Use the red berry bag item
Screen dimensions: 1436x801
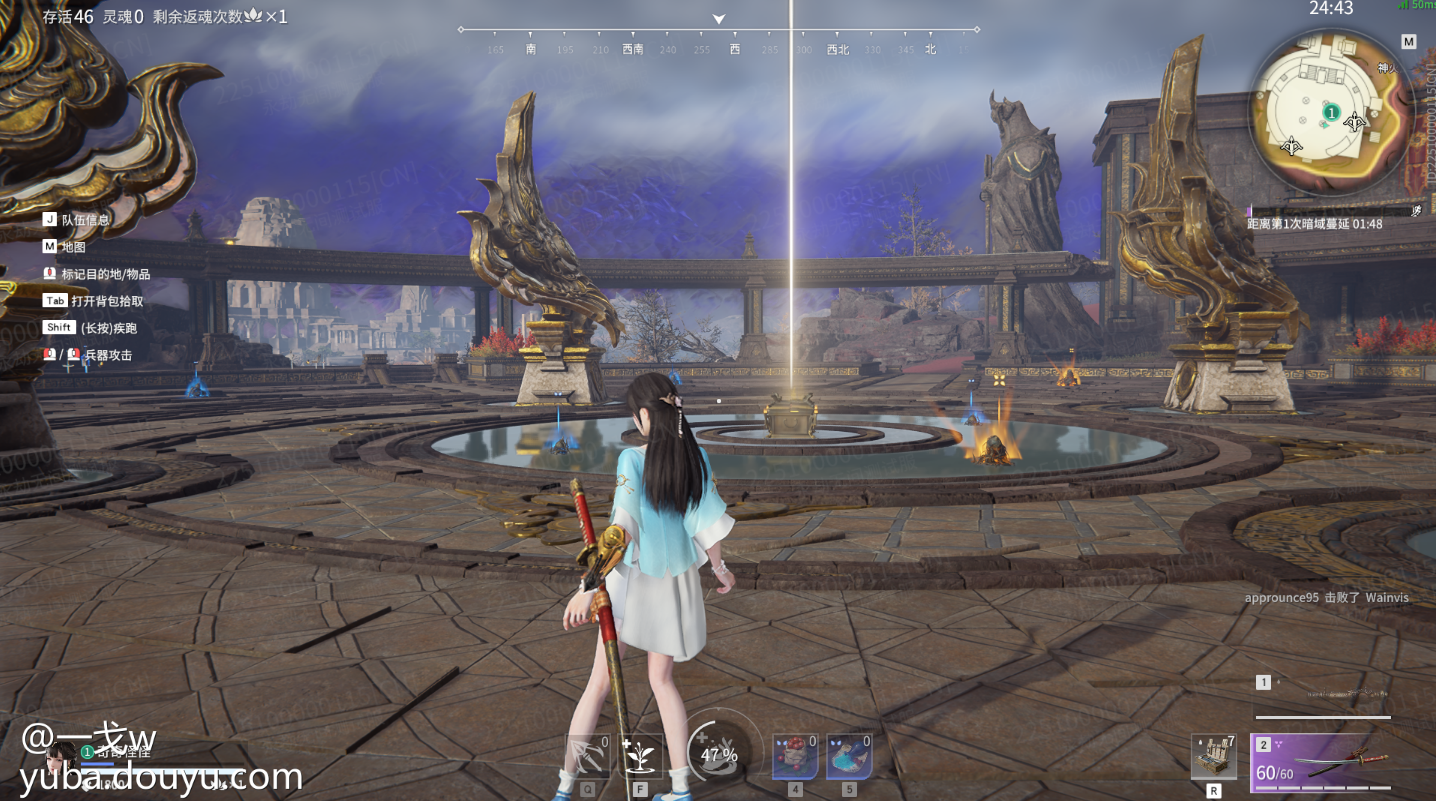click(x=795, y=757)
